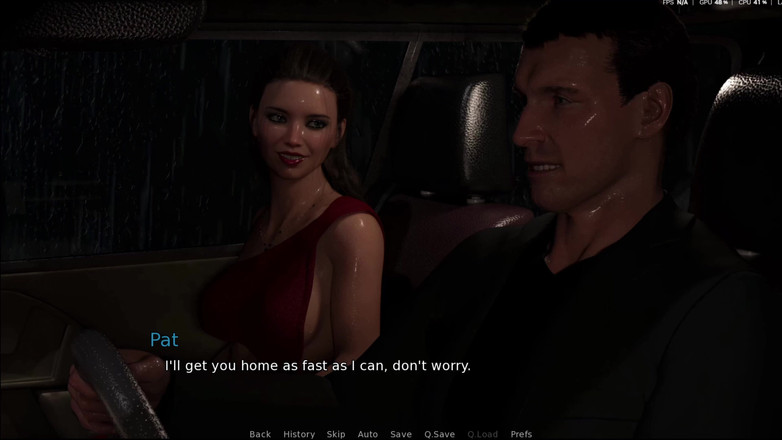
Task: Open the Prefs settings menu
Action: pos(521,434)
